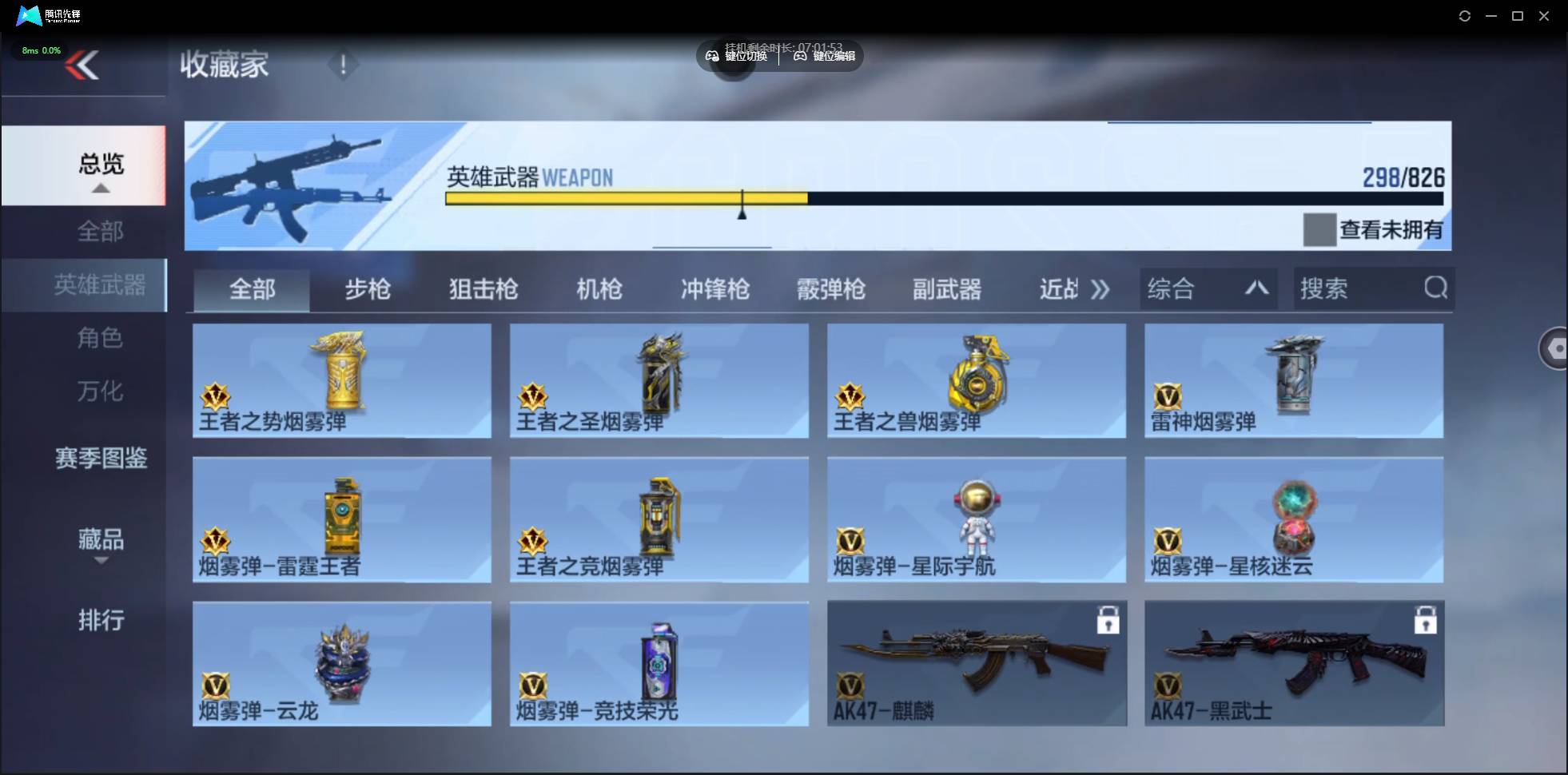Click the refresh icon in the title bar

pos(1465,15)
